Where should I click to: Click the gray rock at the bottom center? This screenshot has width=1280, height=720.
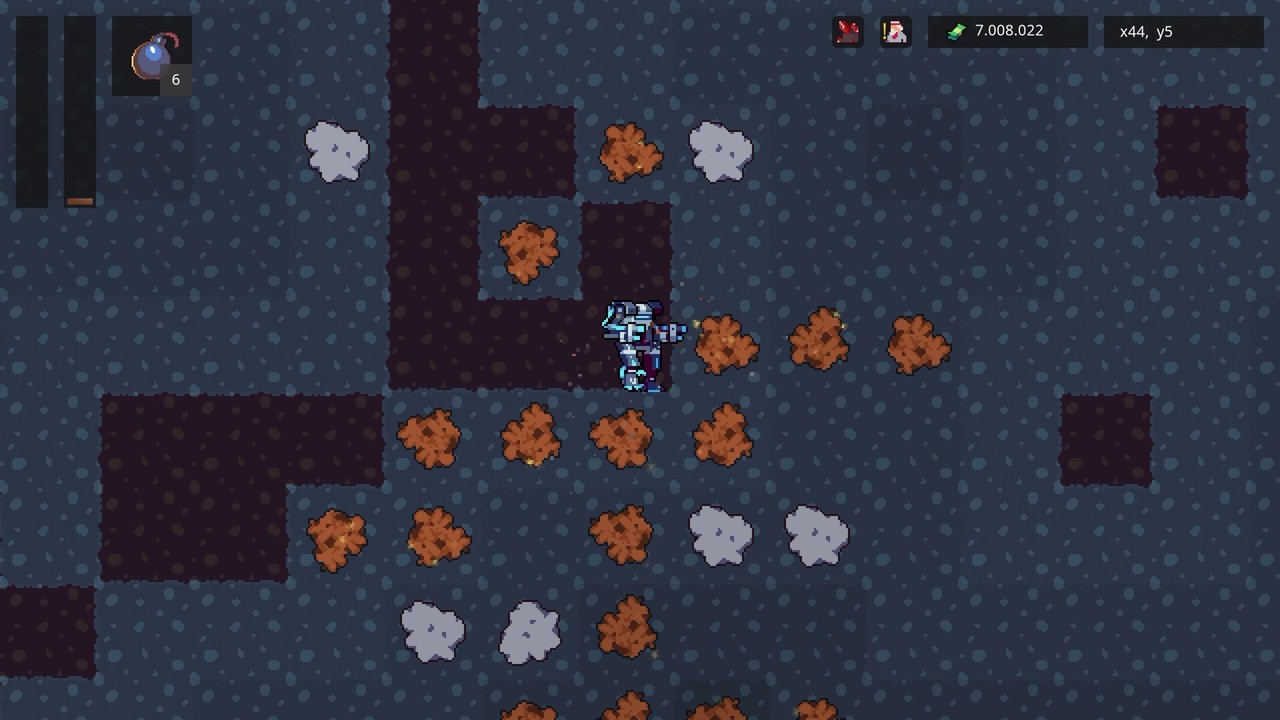click(530, 630)
